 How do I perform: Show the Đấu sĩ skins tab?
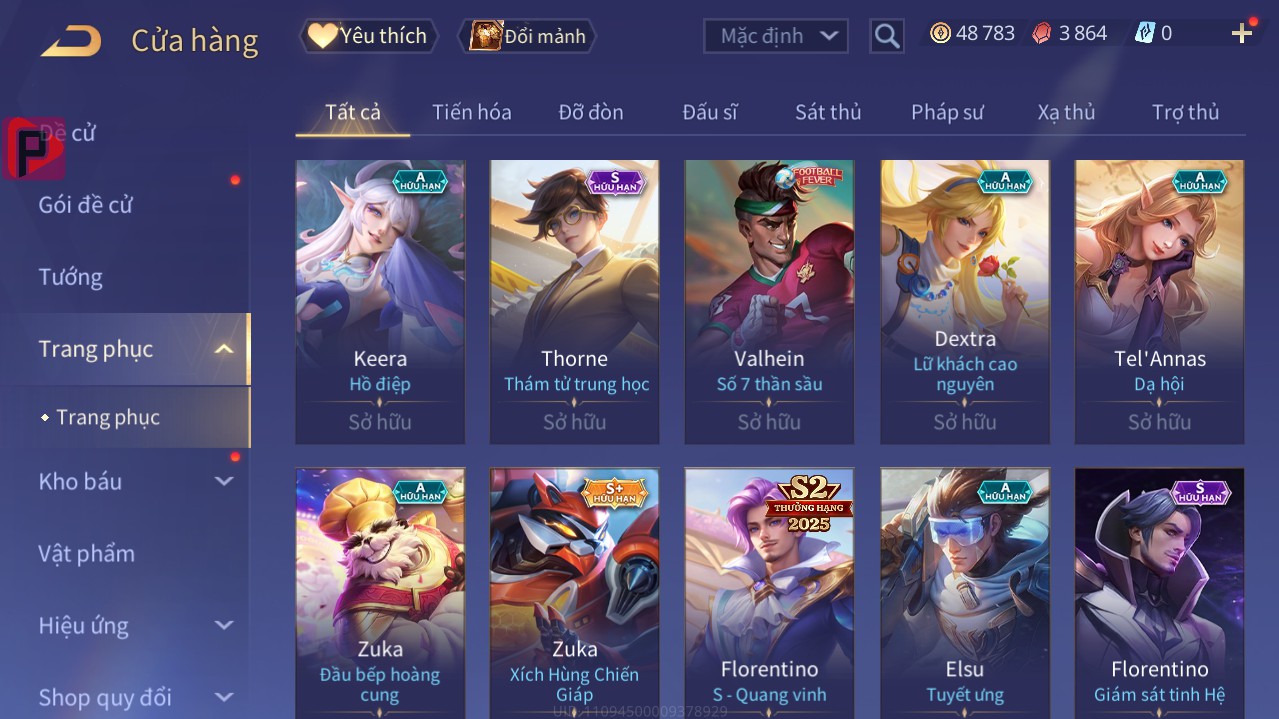[709, 112]
